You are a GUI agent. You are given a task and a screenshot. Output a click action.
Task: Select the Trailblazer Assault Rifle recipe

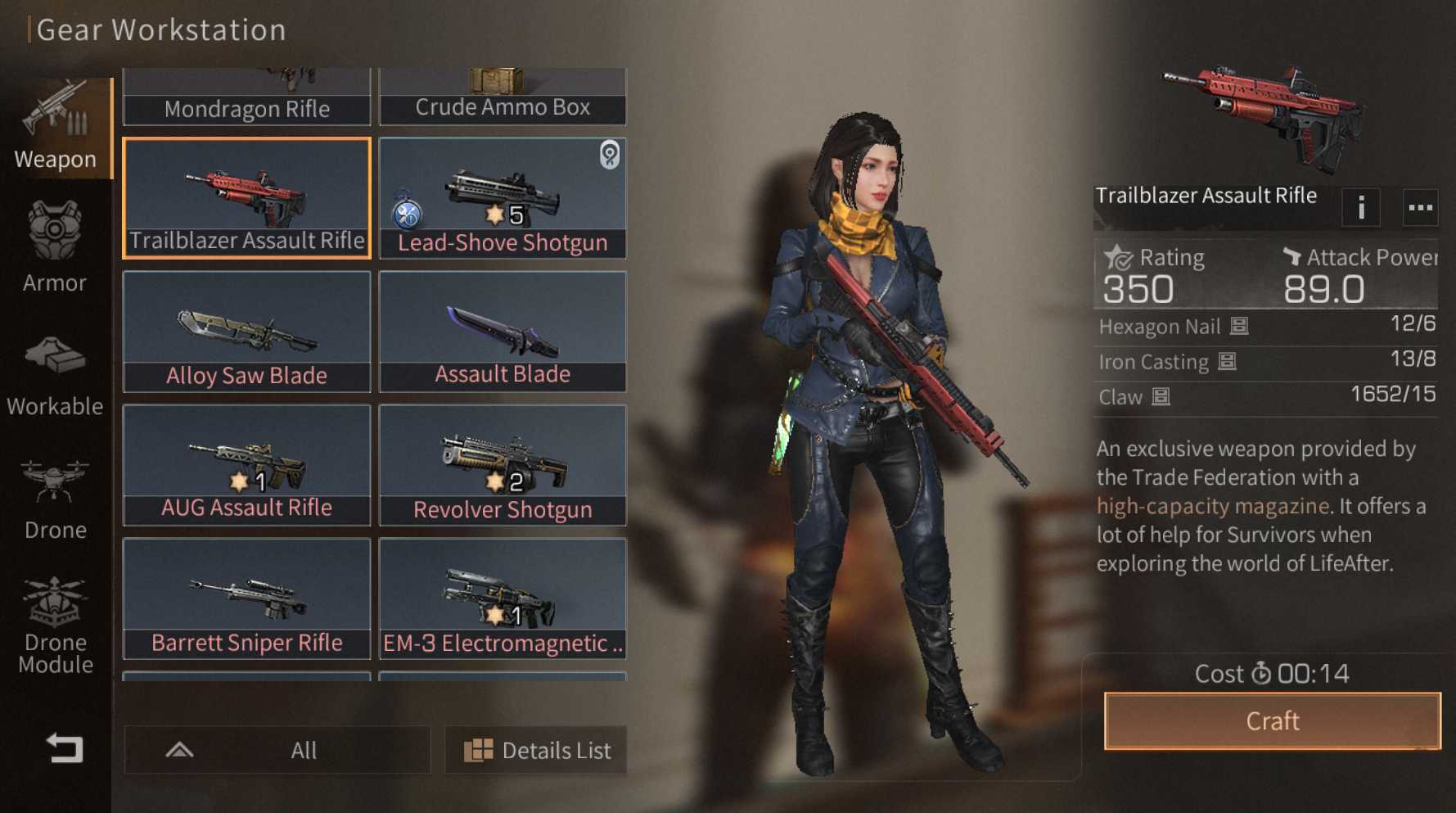[246, 198]
